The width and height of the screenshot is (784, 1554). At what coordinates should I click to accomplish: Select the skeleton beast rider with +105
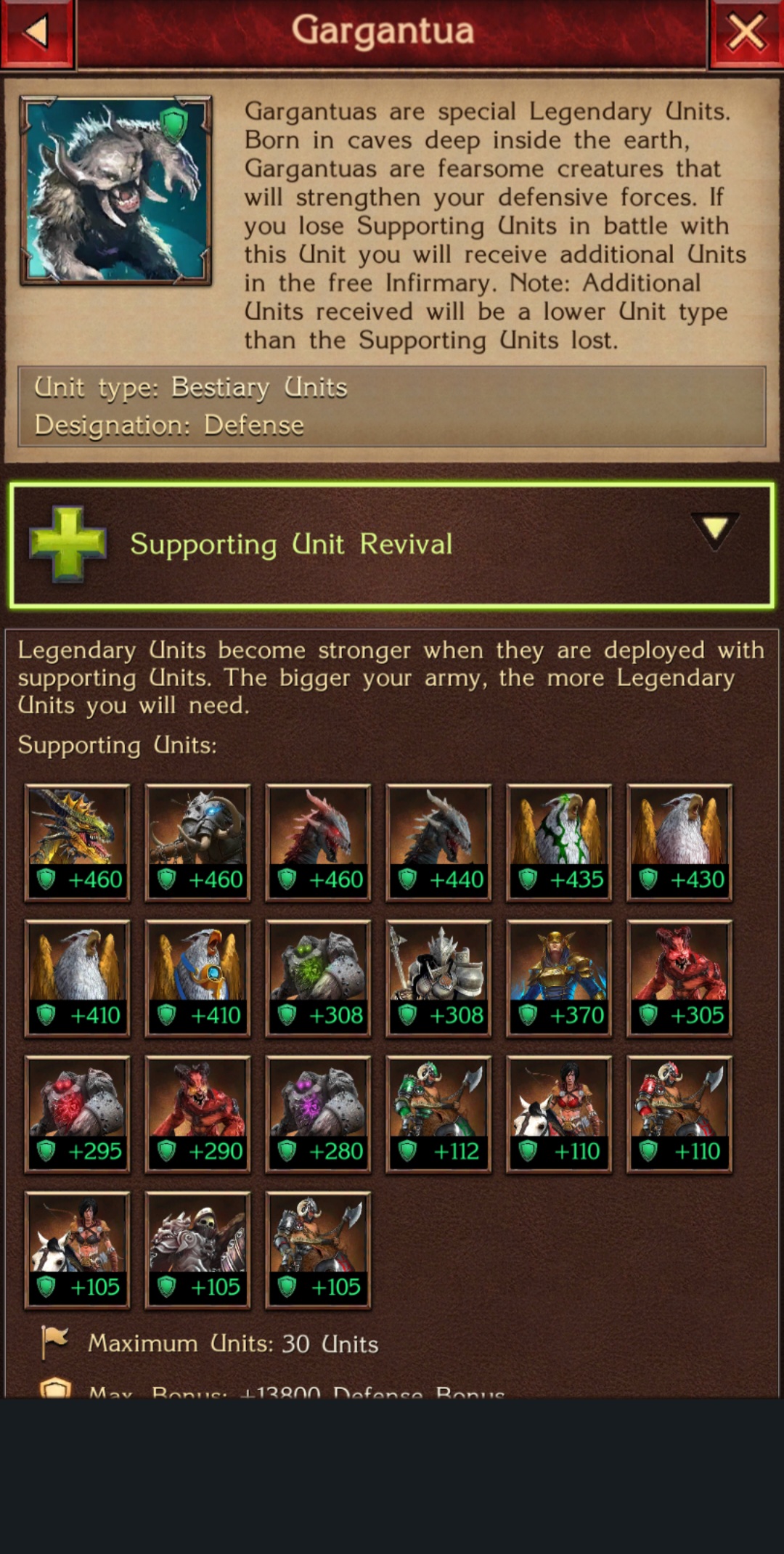(x=198, y=1249)
